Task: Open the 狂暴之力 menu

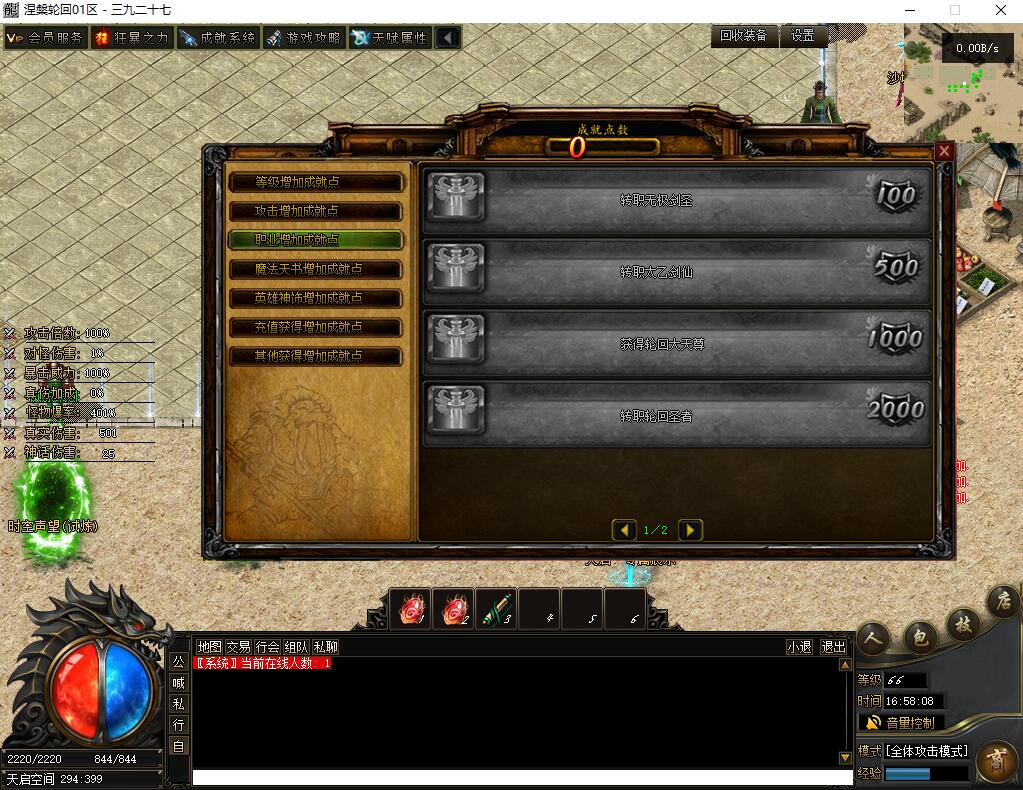Action: 132,38
